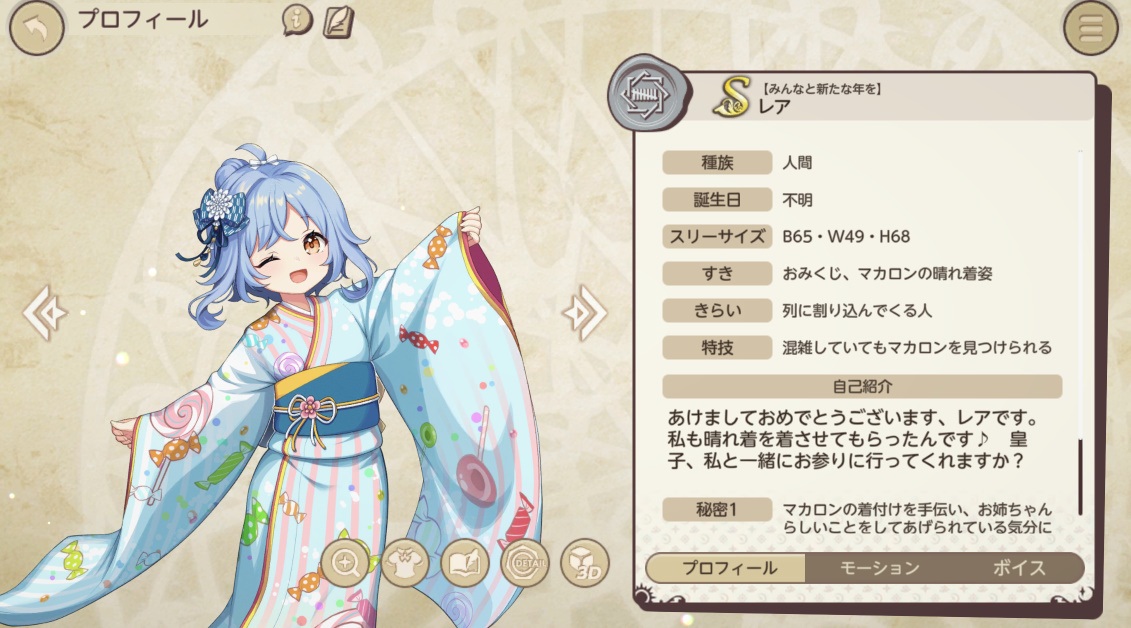Open the info speech bubble icon

(x=297, y=20)
